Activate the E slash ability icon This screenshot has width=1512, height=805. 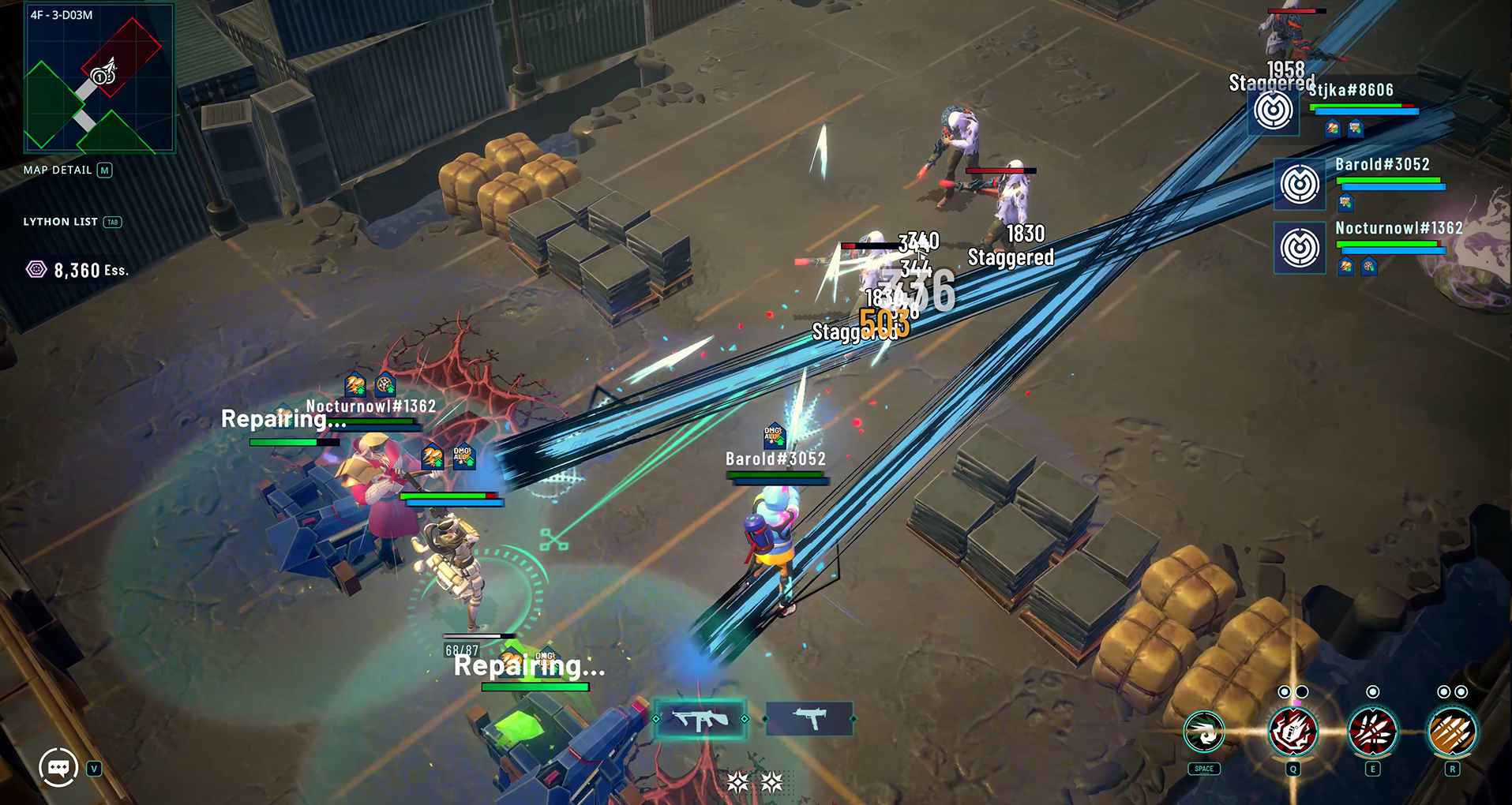coord(1375,732)
